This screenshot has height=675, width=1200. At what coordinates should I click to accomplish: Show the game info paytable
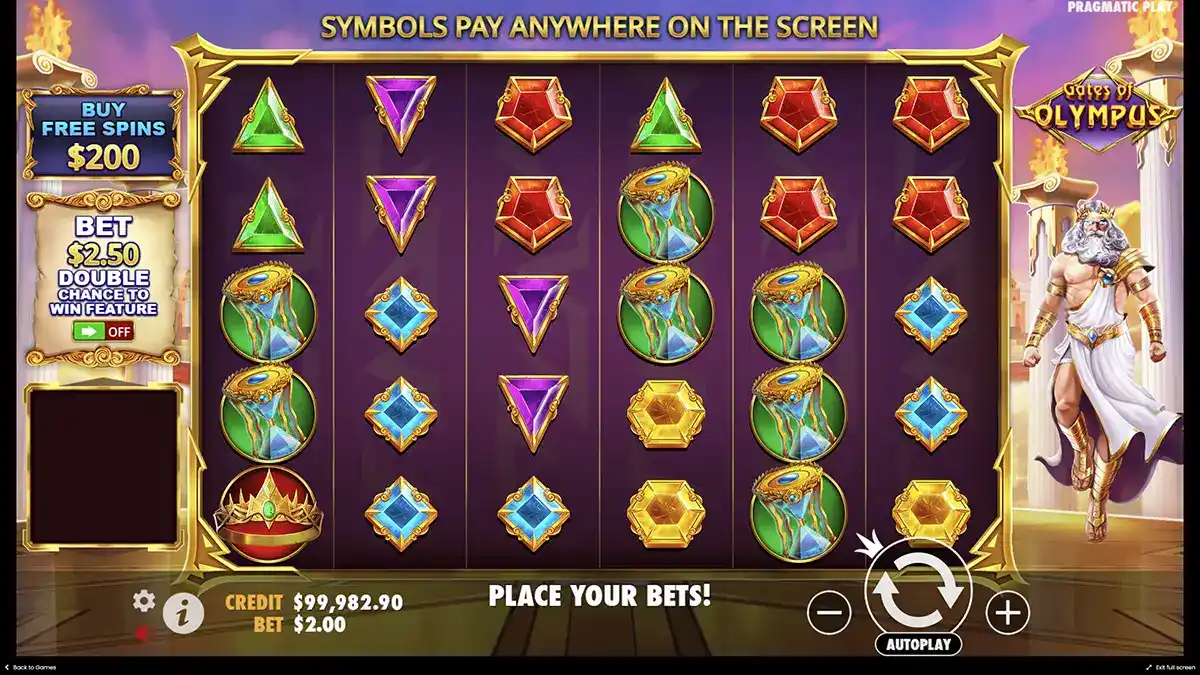click(x=183, y=614)
